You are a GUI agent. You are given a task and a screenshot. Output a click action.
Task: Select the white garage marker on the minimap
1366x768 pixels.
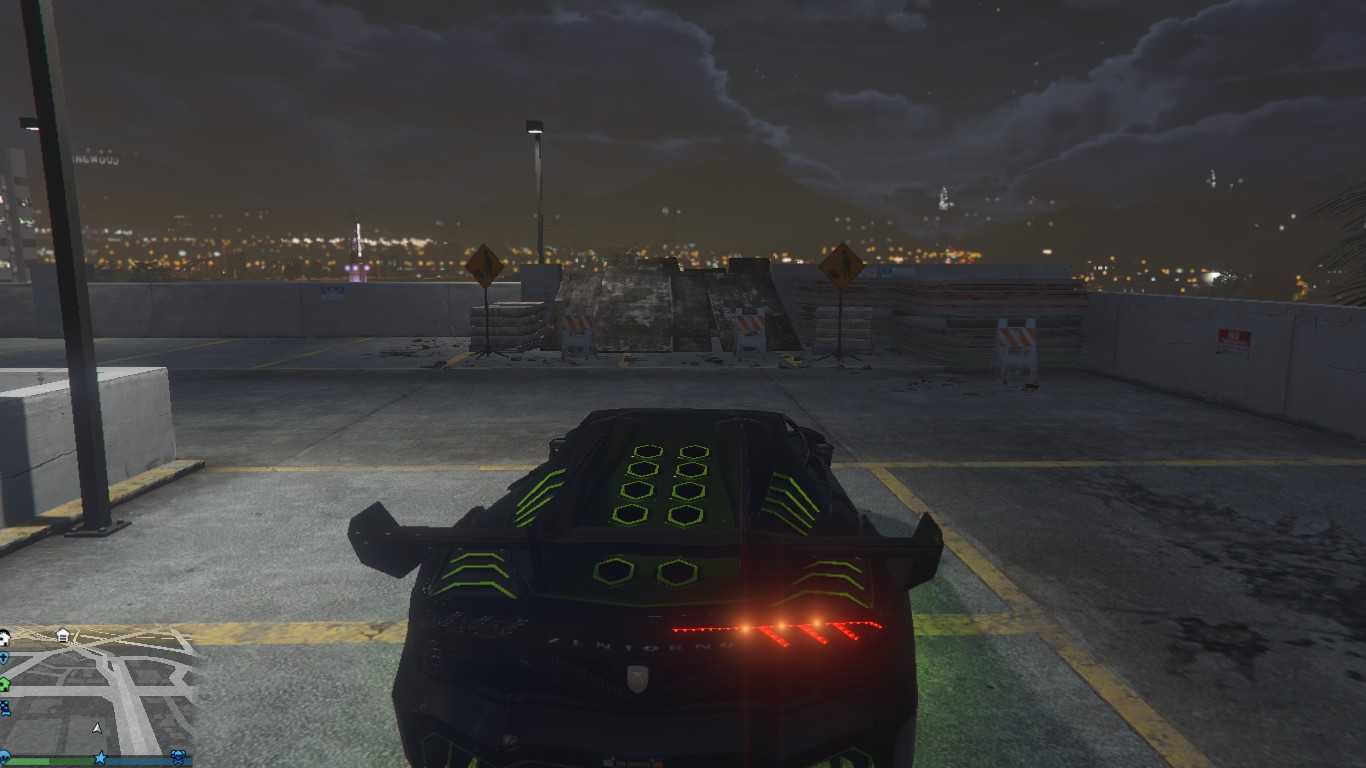(62, 635)
